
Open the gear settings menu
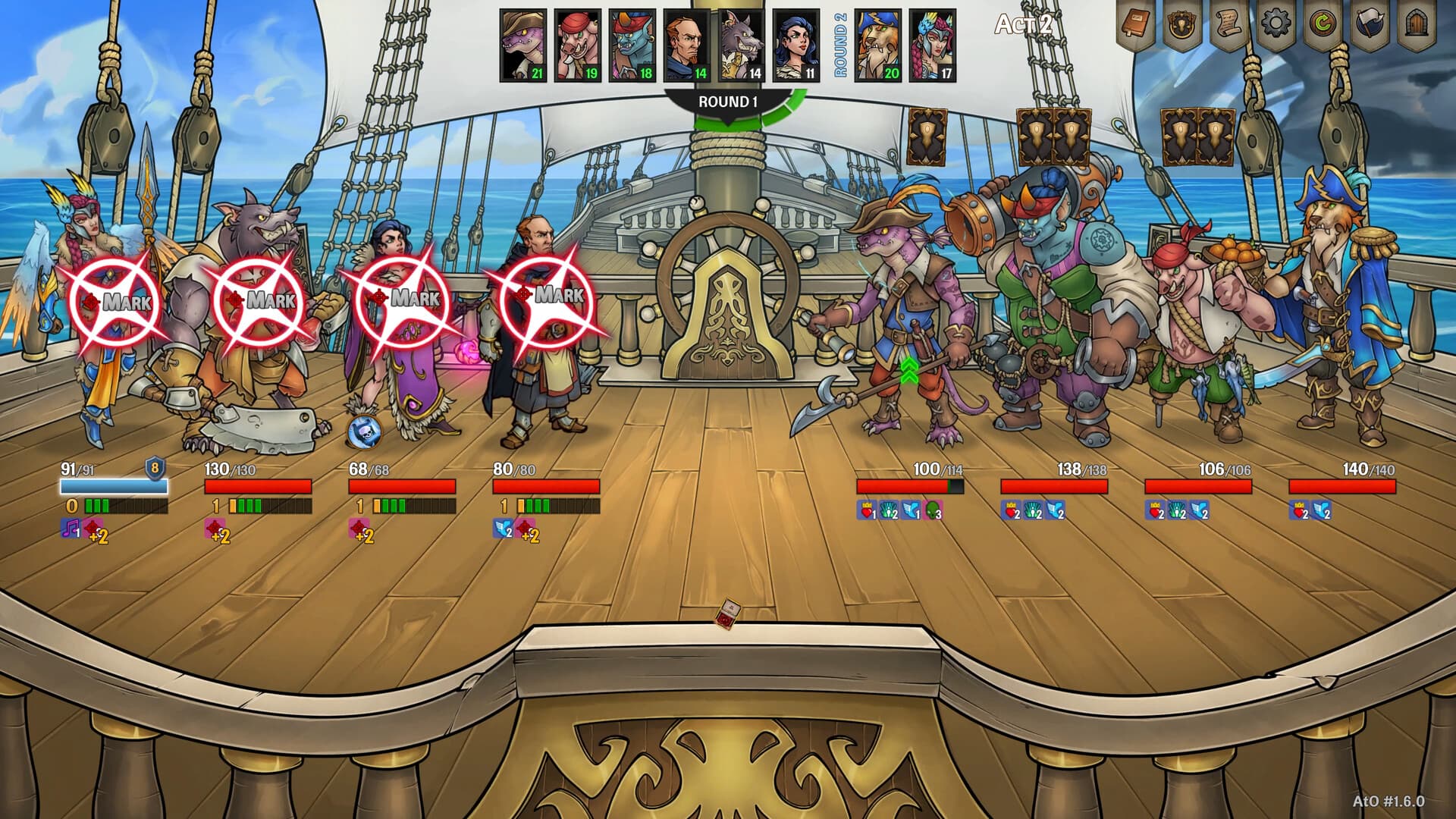tap(1276, 25)
